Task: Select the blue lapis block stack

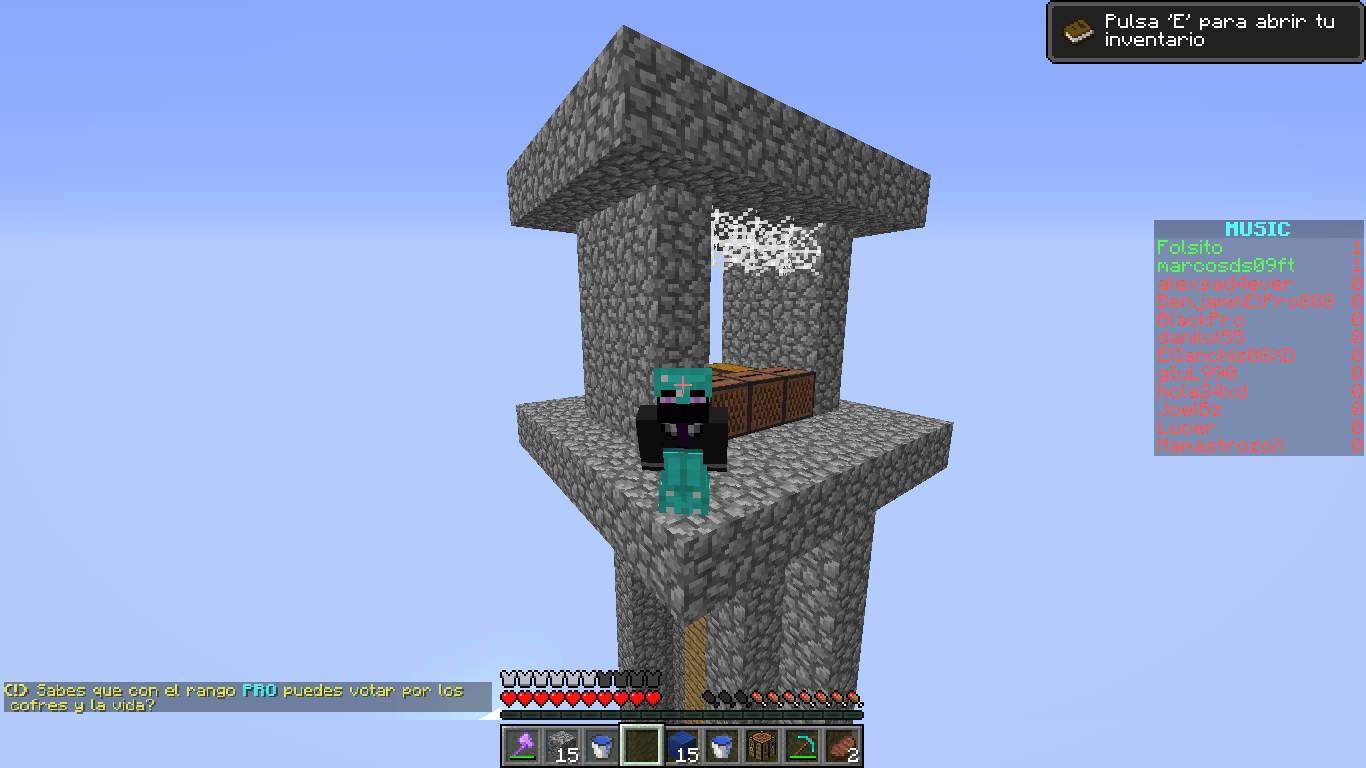Action: click(681, 745)
